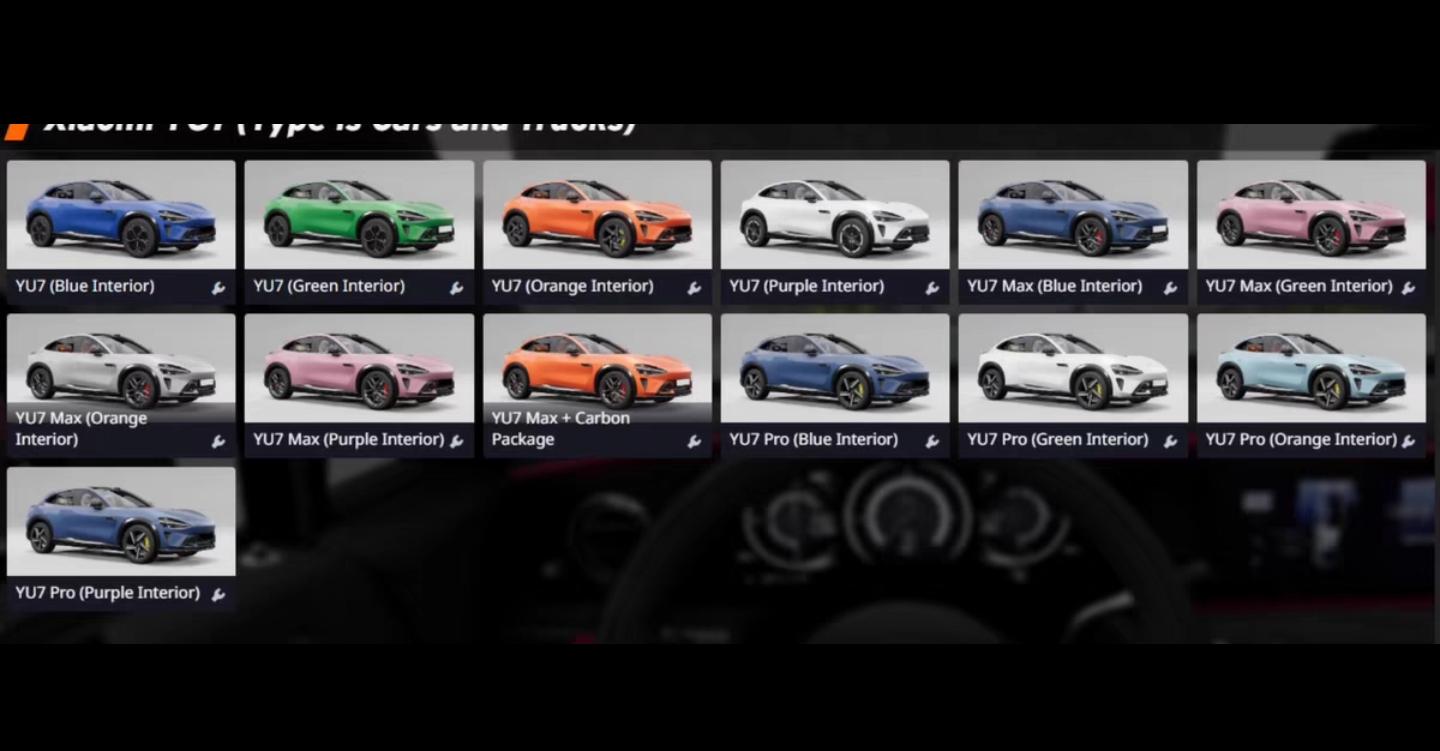This screenshot has height=751, width=1440.
Task: Choose the YU7 (Green Interior) car tile
Action: point(359,216)
